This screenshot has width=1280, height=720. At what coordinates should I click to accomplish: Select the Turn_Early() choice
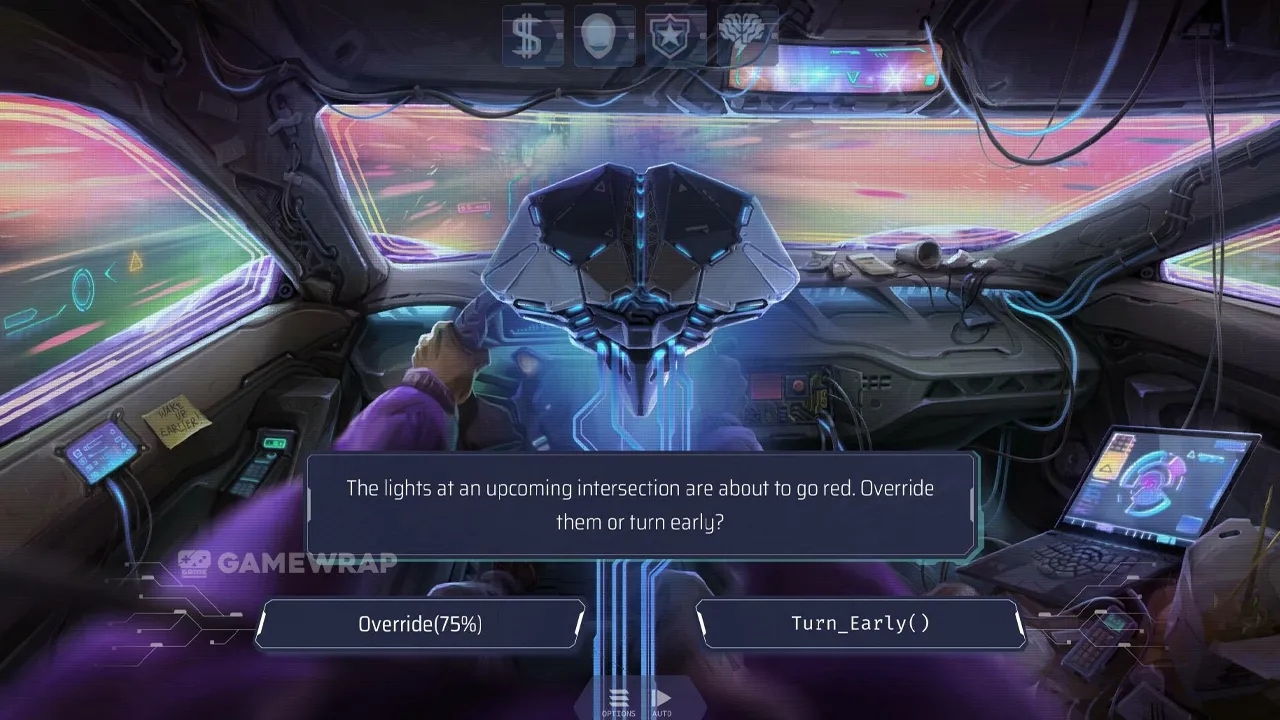(860, 624)
